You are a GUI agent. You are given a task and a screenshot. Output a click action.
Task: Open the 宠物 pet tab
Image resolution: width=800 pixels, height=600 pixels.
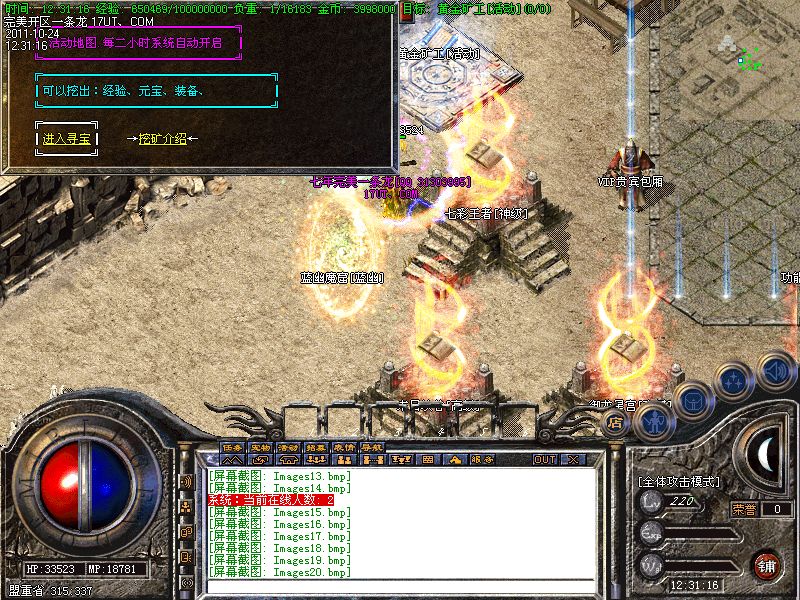pos(260,447)
